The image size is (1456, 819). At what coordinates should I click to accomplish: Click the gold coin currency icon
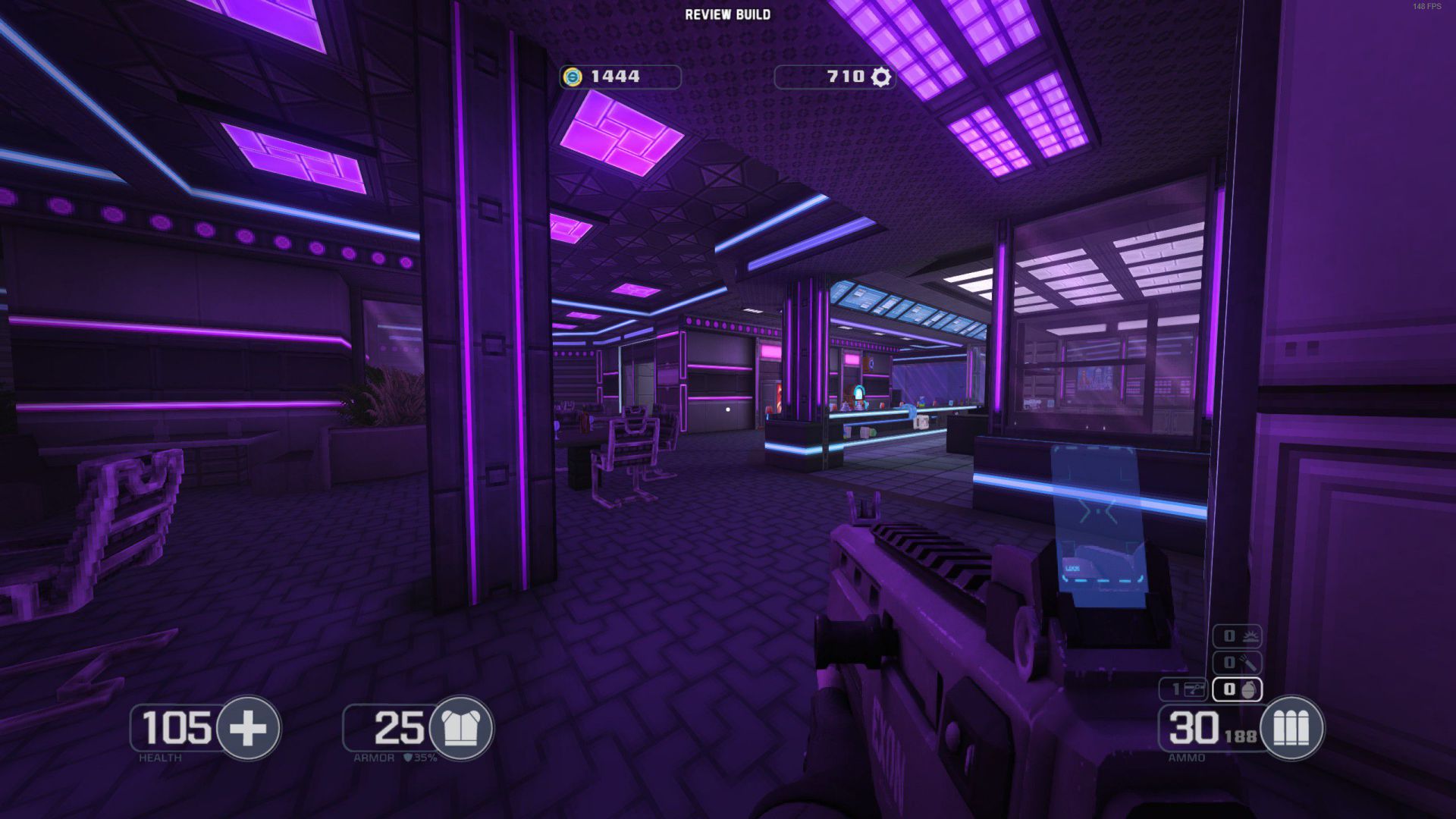click(x=573, y=77)
